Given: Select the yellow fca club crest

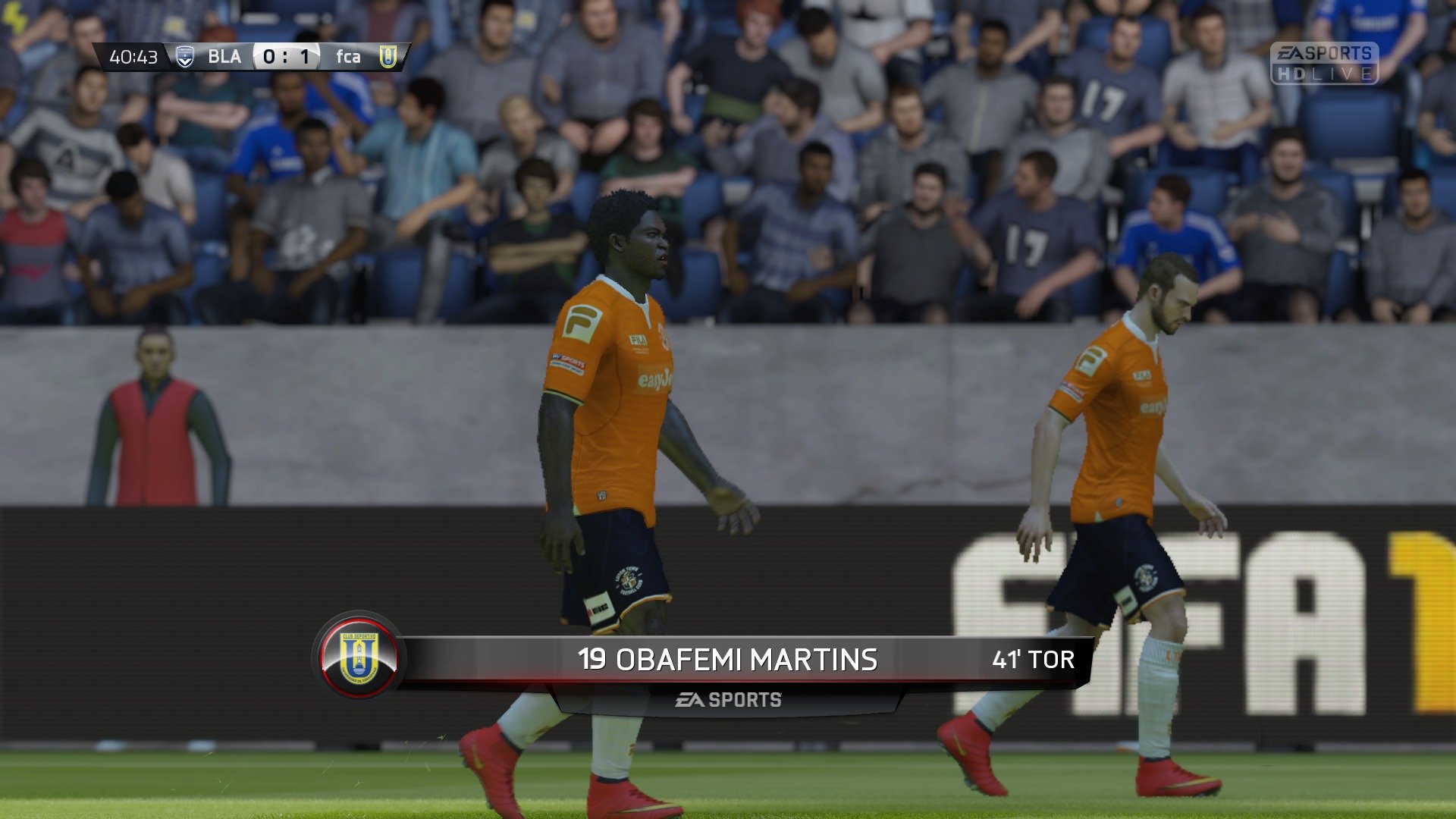Looking at the screenshot, I should (388, 55).
